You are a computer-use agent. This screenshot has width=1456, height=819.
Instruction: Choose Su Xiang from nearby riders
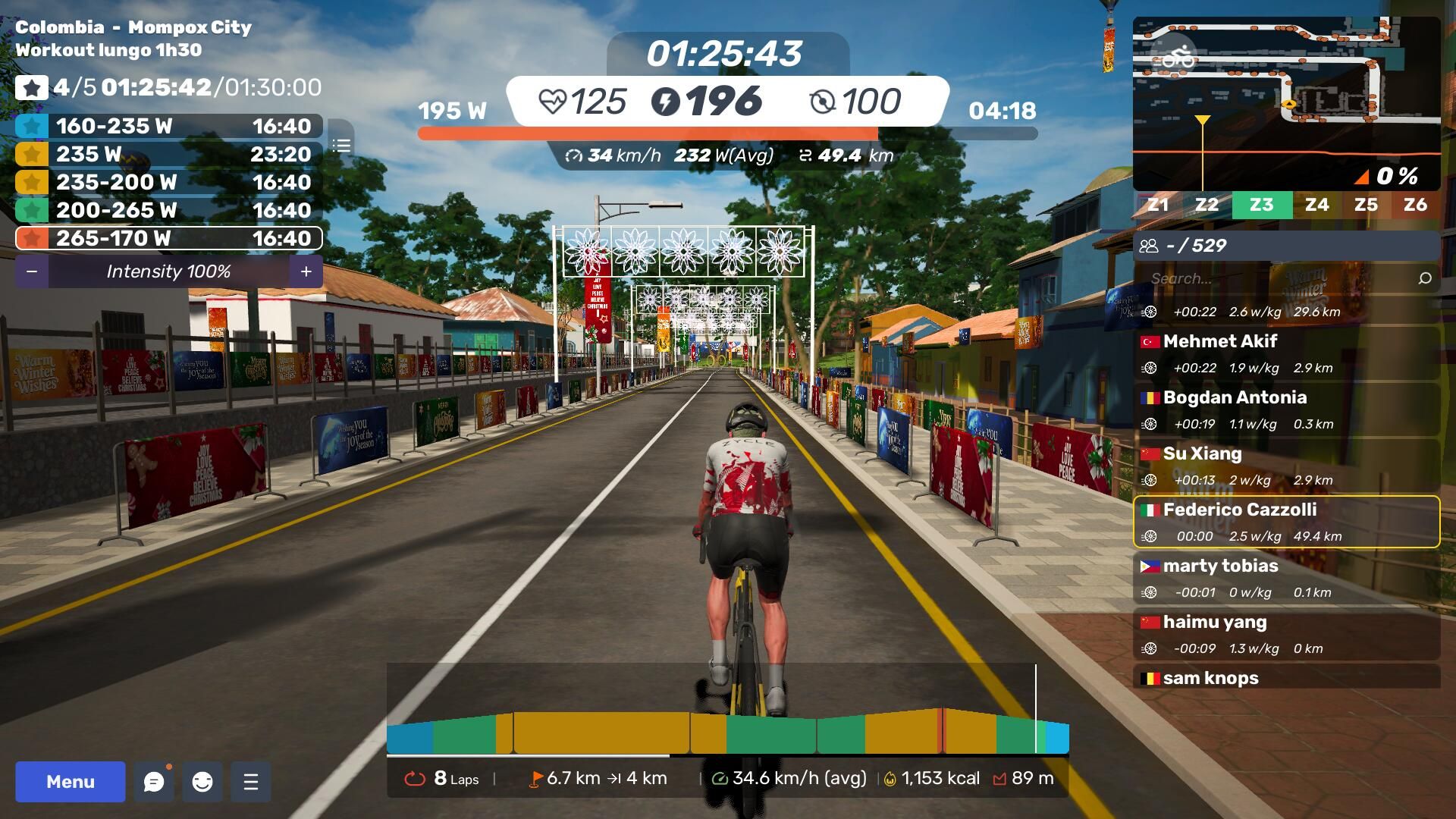[x=1286, y=466]
